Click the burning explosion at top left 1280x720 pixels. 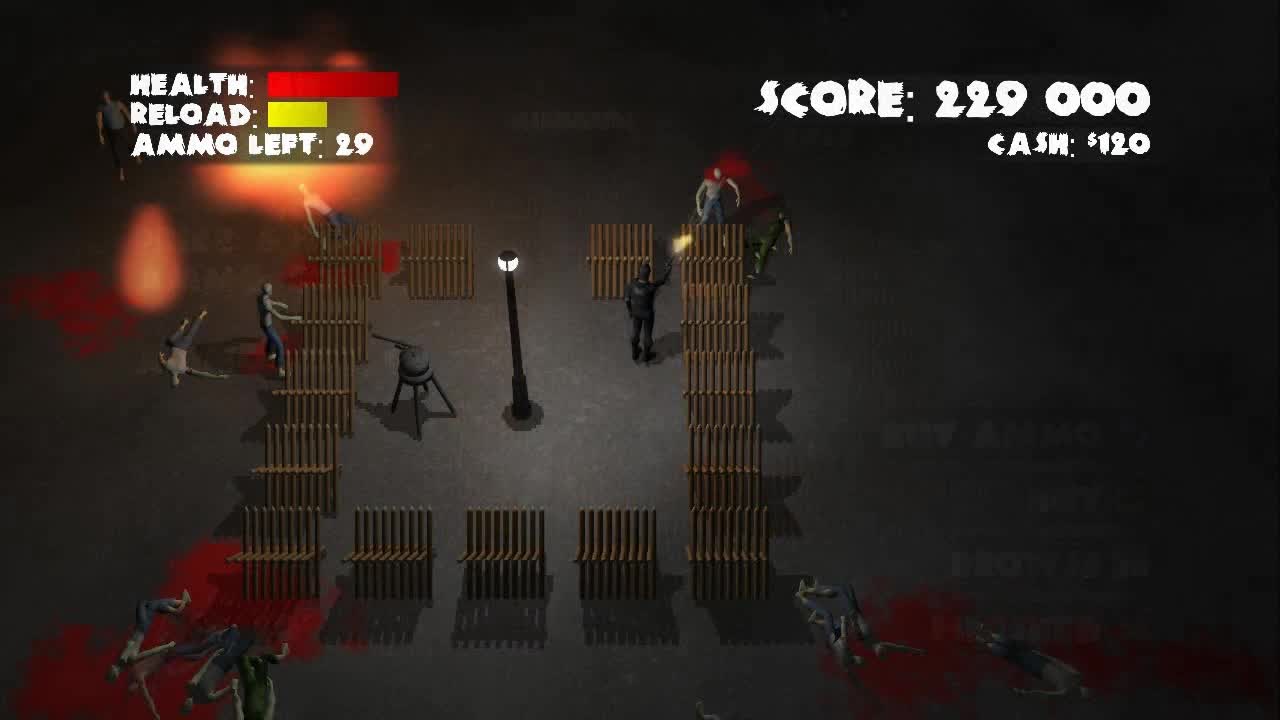coord(290,90)
